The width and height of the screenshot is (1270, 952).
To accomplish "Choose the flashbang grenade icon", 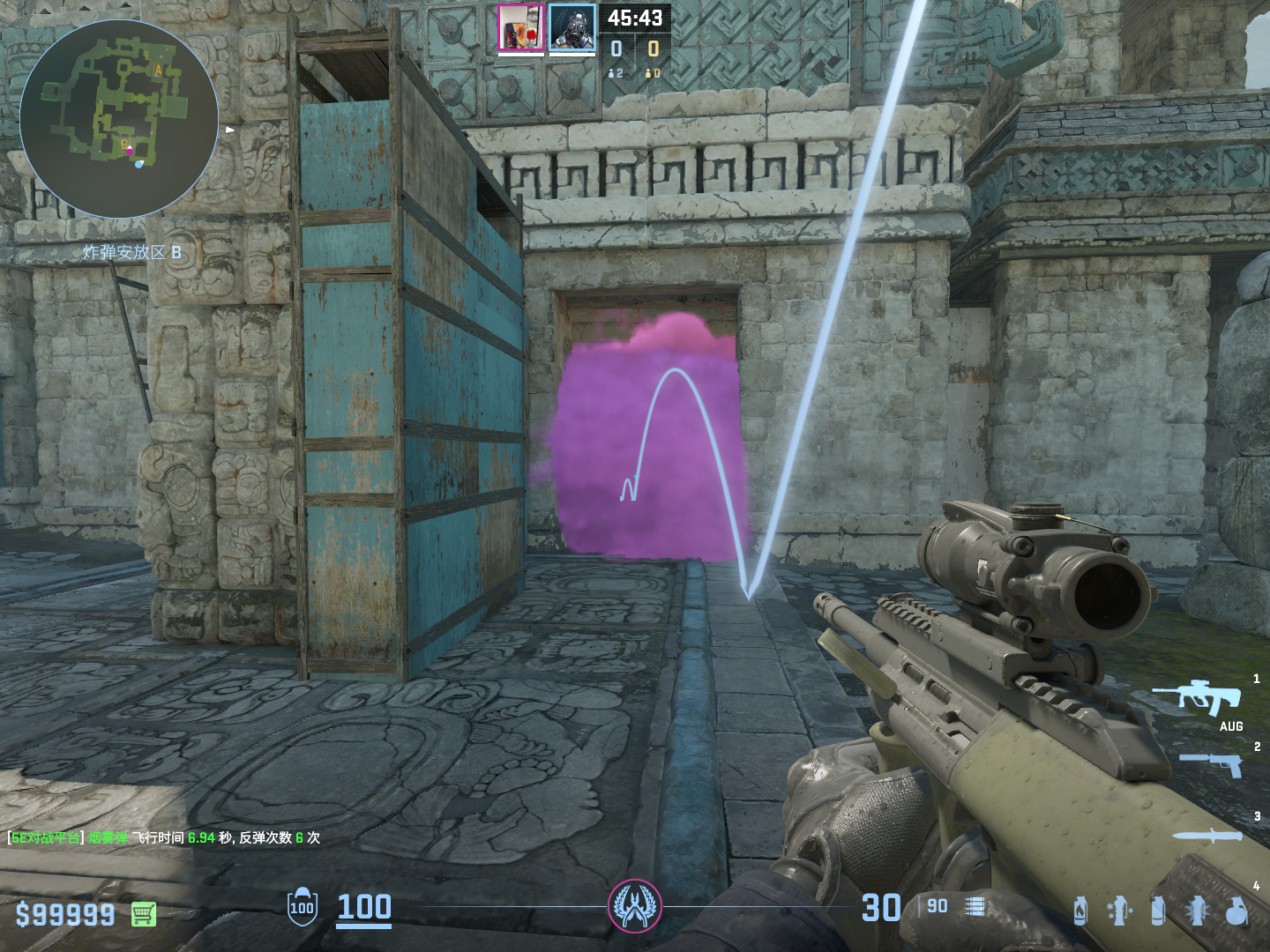I will point(1197,911).
